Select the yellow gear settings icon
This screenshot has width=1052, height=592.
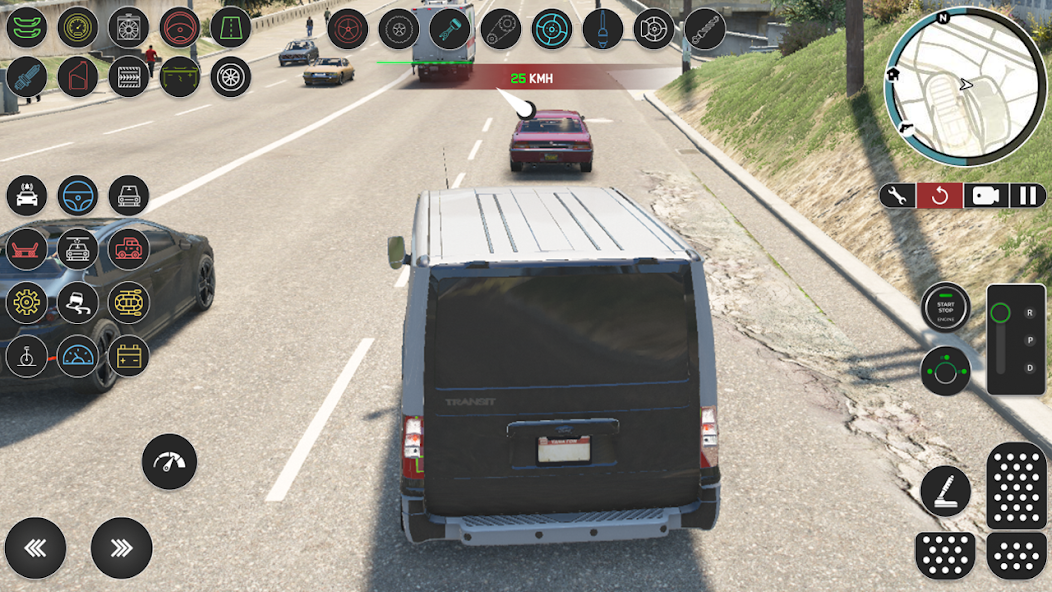[x=27, y=302]
